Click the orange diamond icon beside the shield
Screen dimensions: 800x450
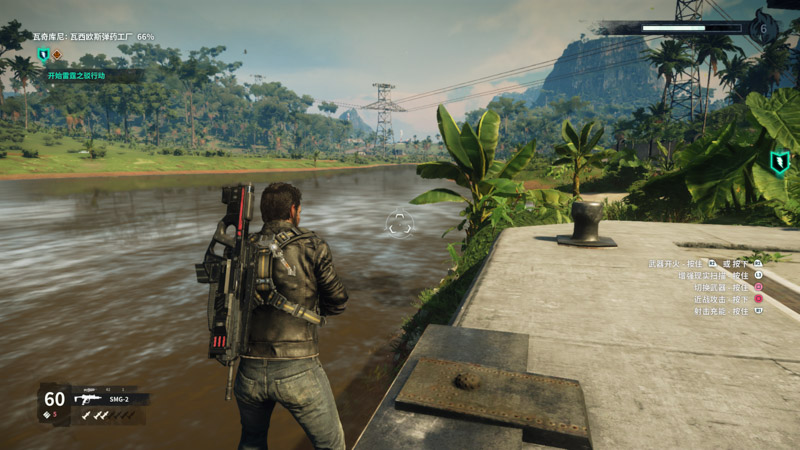click(57, 54)
